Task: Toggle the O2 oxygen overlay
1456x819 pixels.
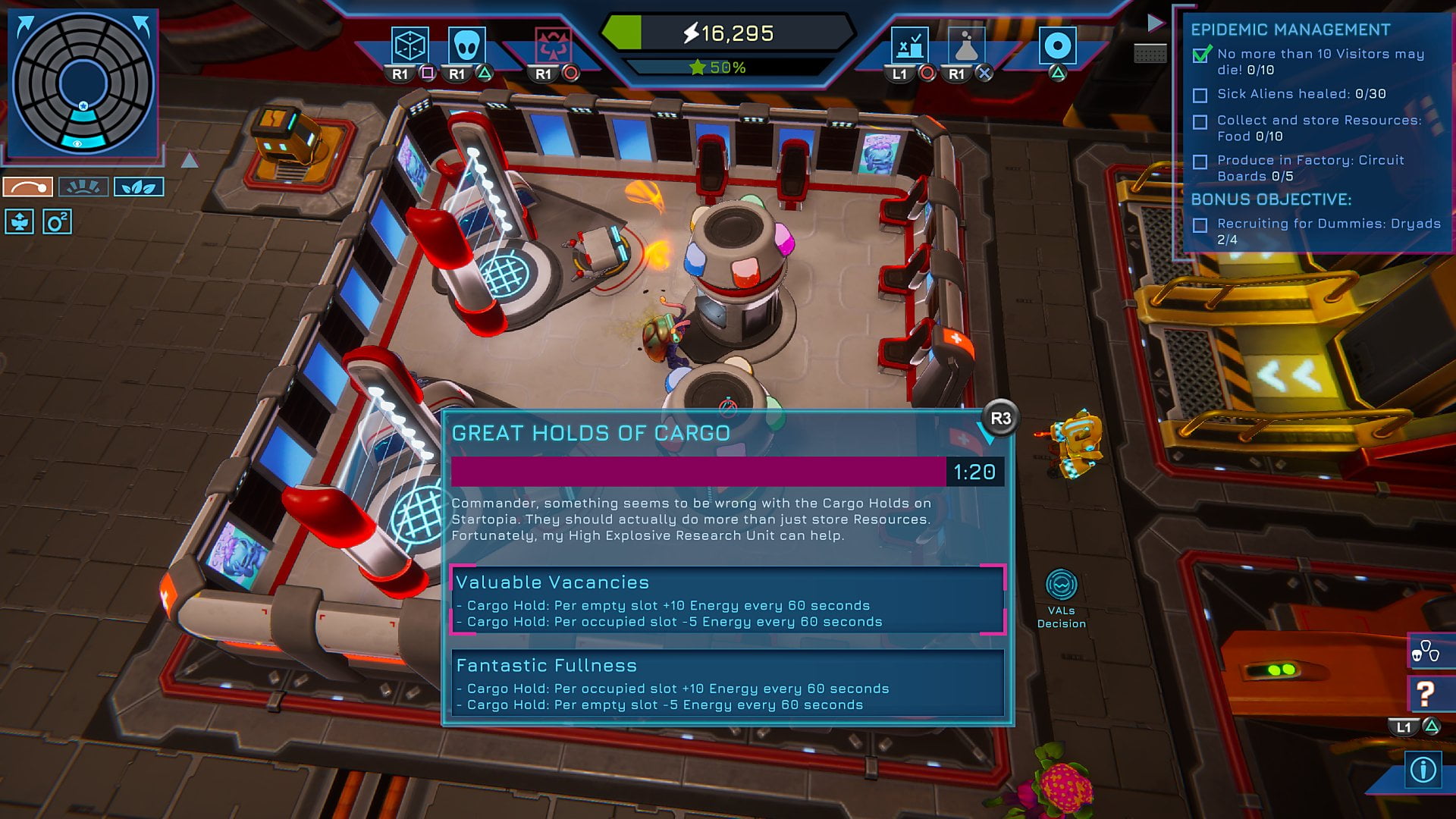Action: pos(57,221)
